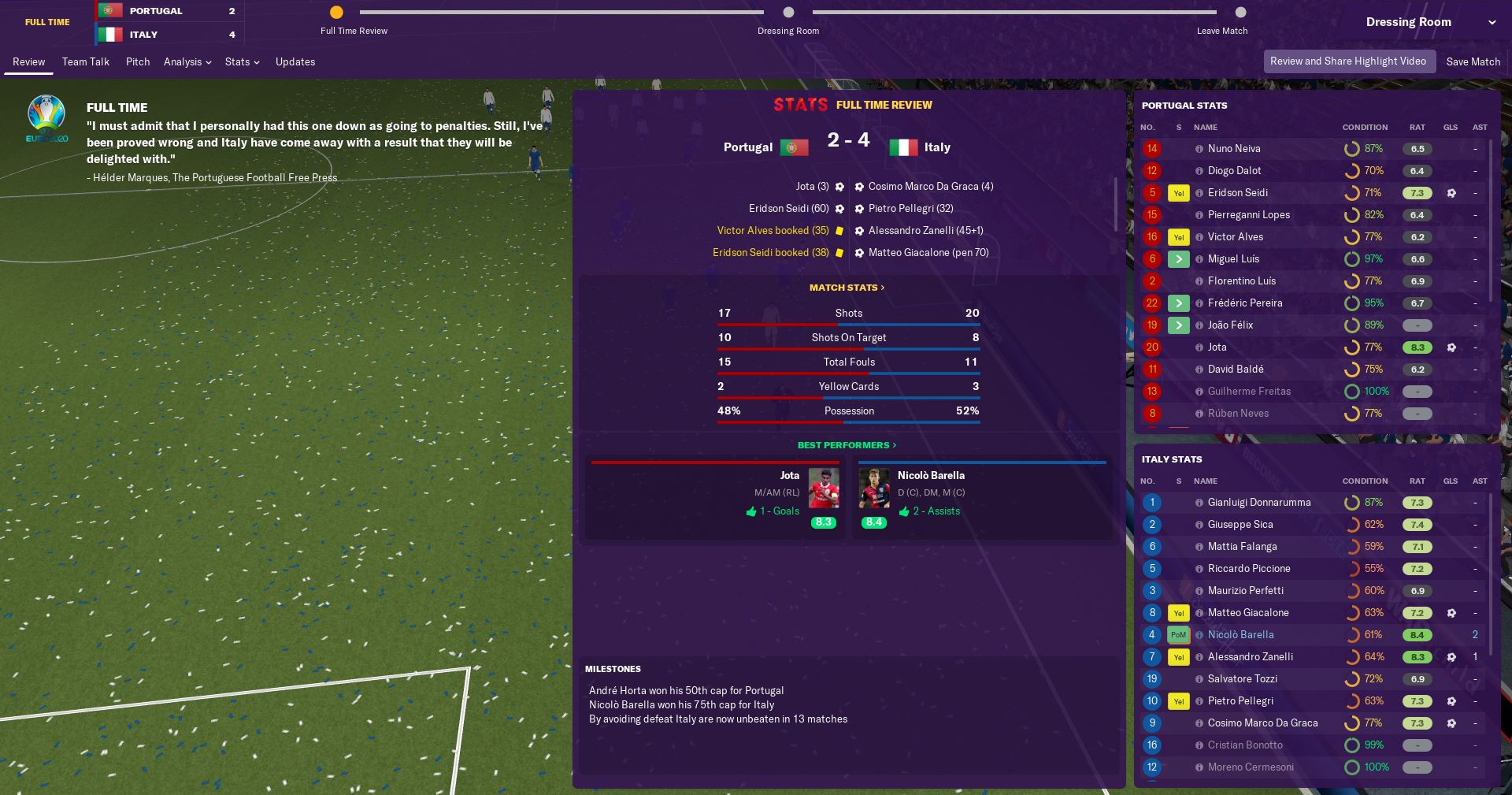The height and width of the screenshot is (795, 1512).
Task: Click Review and Share Highlight Video
Action: (1349, 61)
